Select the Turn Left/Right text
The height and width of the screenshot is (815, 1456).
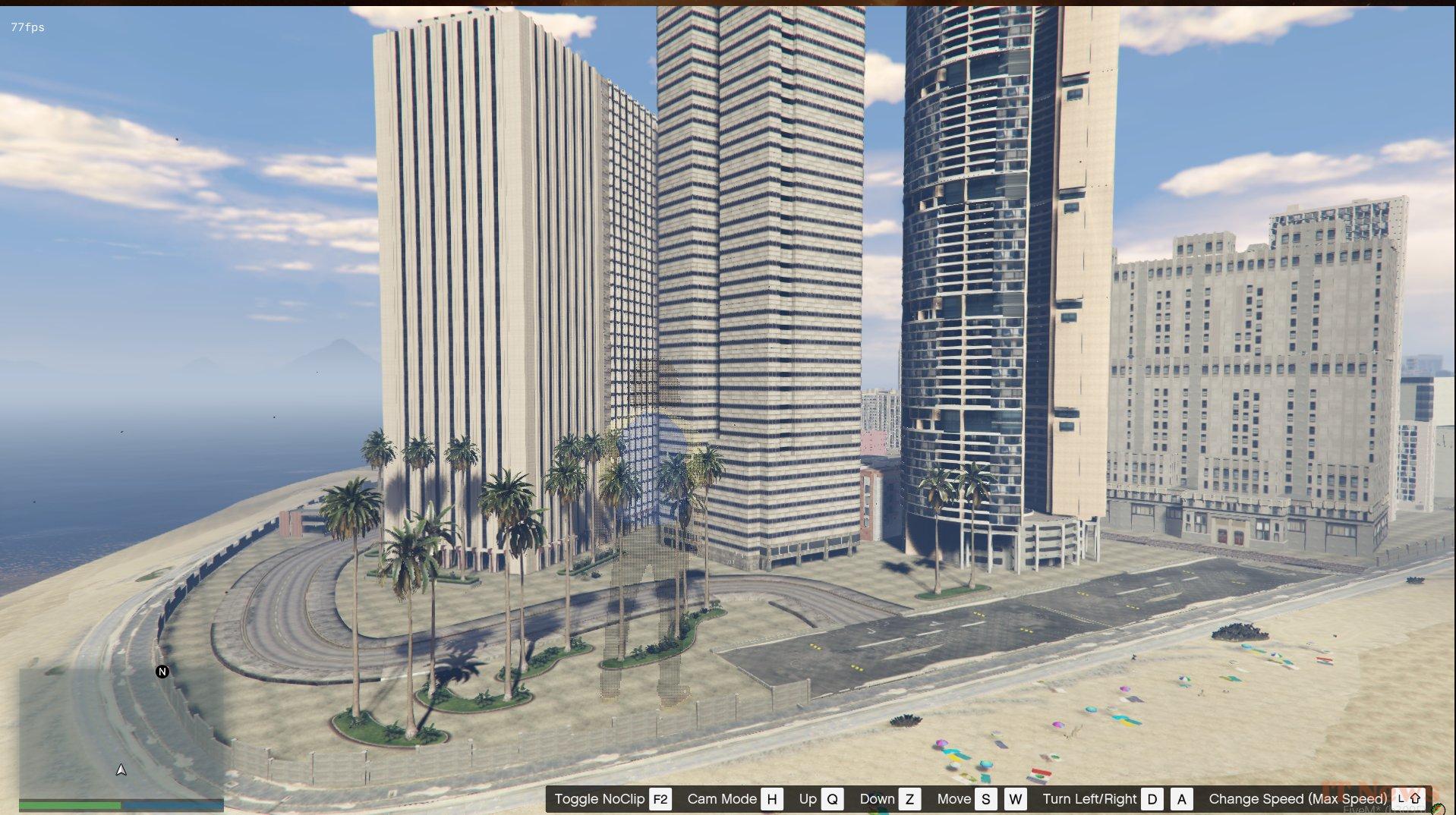[1090, 798]
